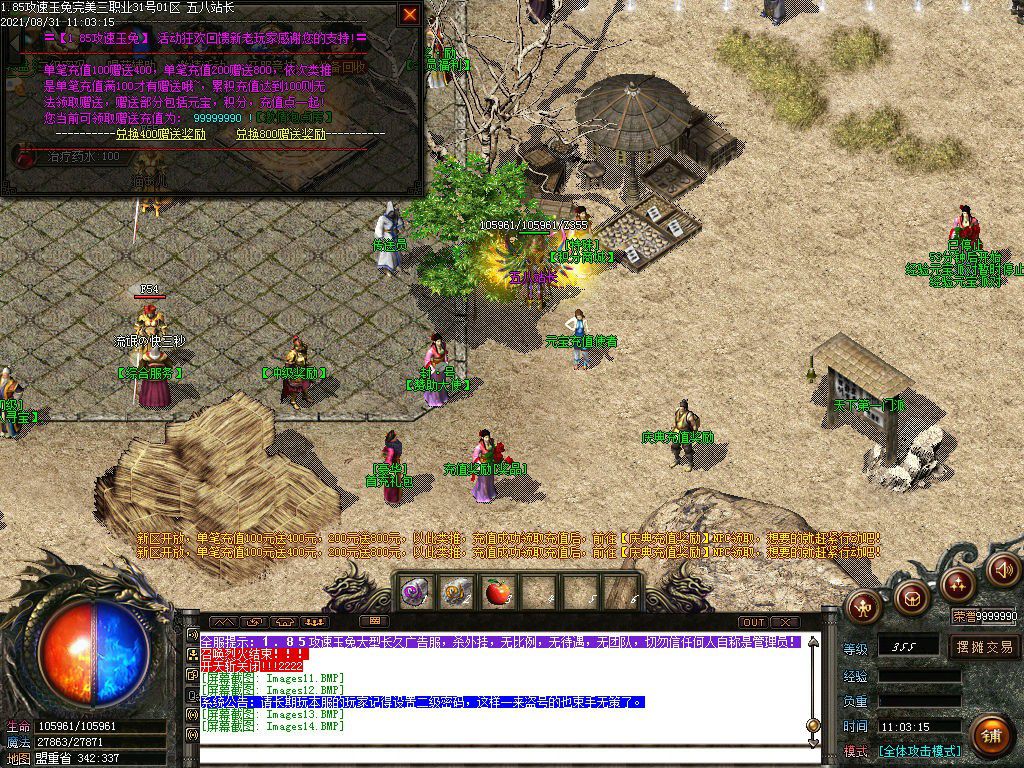Use the purple scroll in hotbar slot 1
Image resolution: width=1024 pixels, height=768 pixels.
click(415, 592)
